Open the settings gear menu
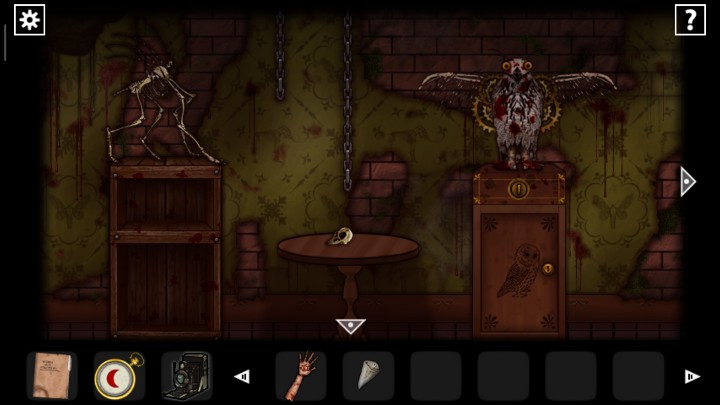This screenshot has width=720, height=405. 29,19
